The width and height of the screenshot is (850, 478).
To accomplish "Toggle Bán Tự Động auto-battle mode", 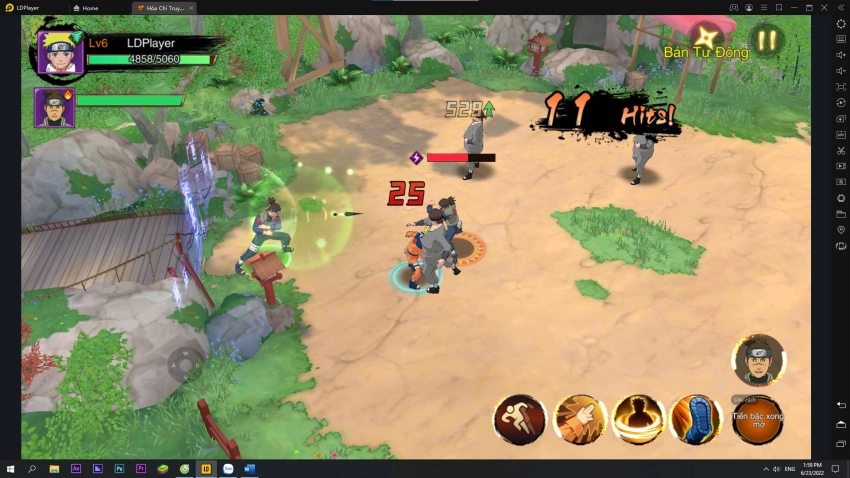I will click(705, 41).
